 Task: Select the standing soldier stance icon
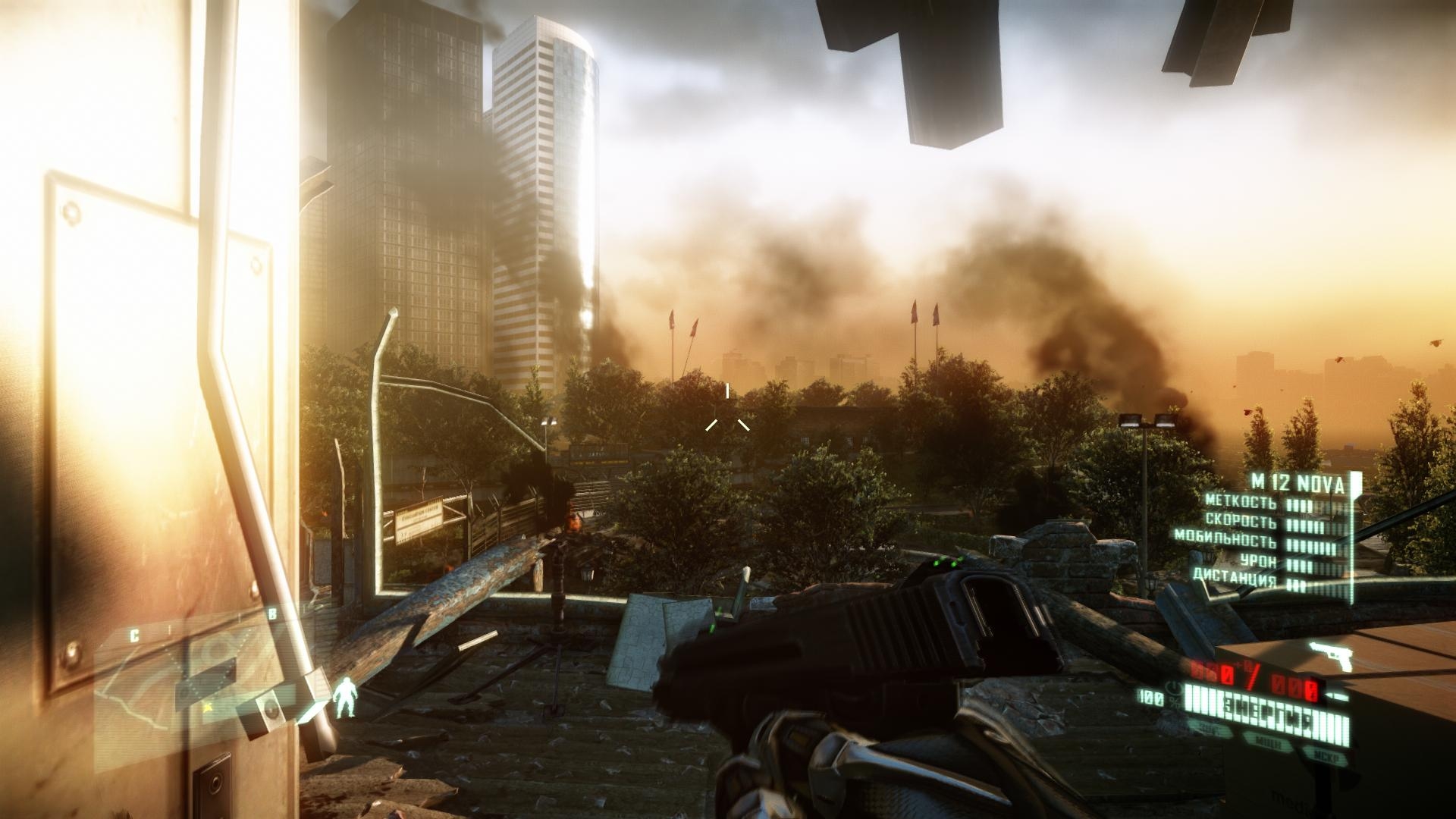click(x=347, y=698)
